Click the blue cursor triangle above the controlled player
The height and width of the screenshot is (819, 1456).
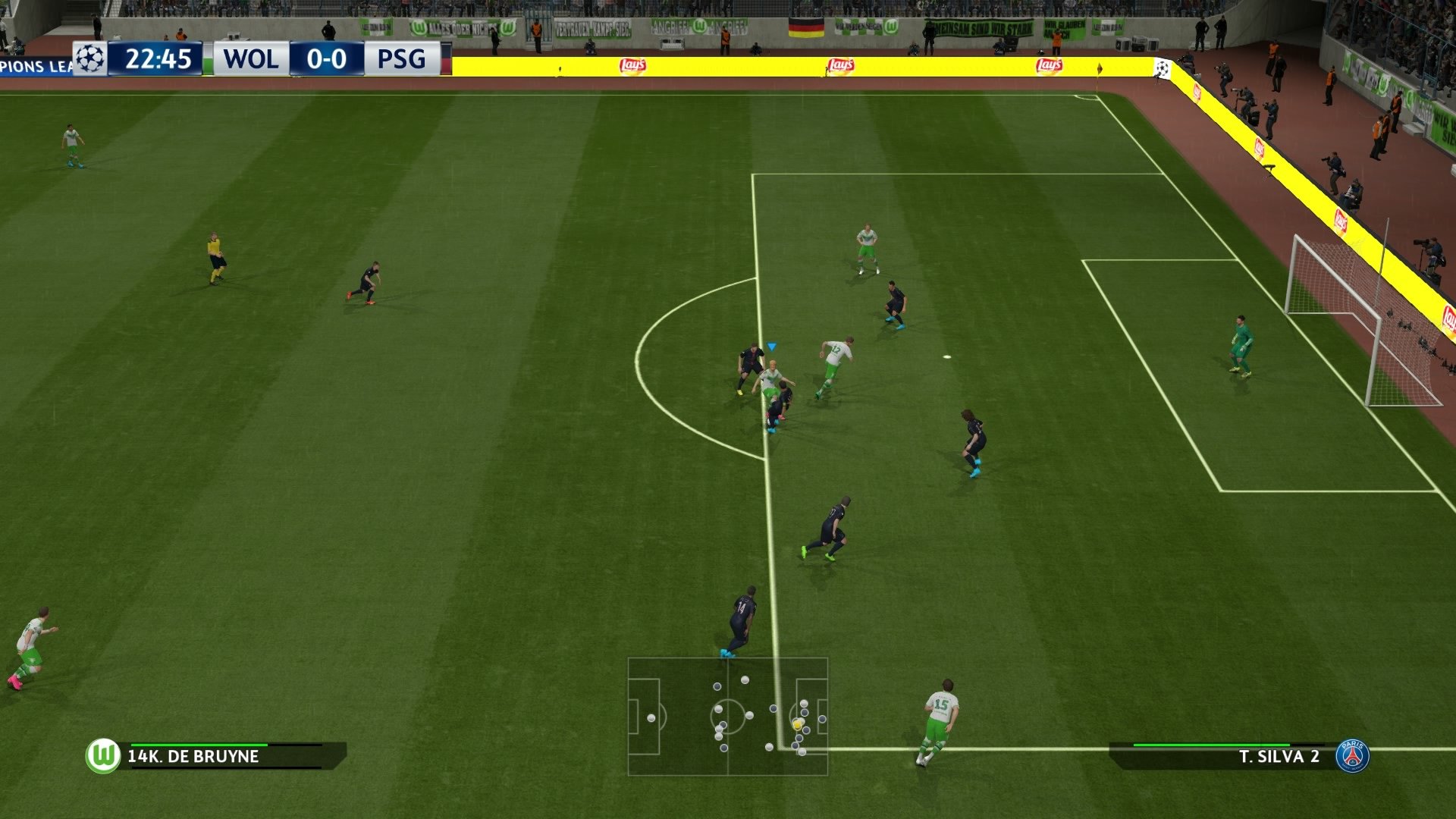[772, 346]
